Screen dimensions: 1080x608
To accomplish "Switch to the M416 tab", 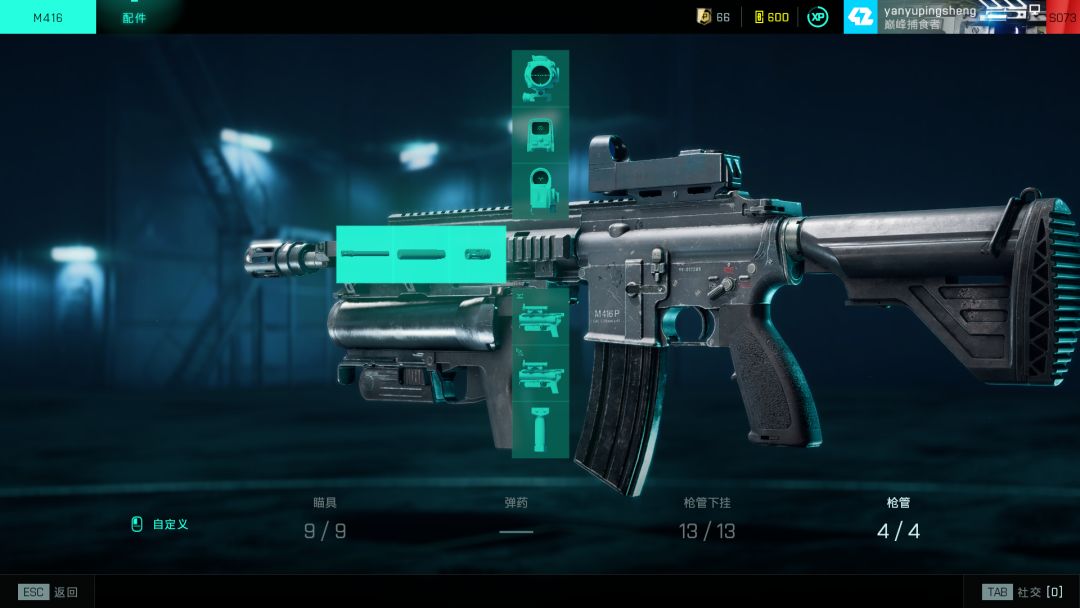I will pyautogui.click(x=47, y=17).
